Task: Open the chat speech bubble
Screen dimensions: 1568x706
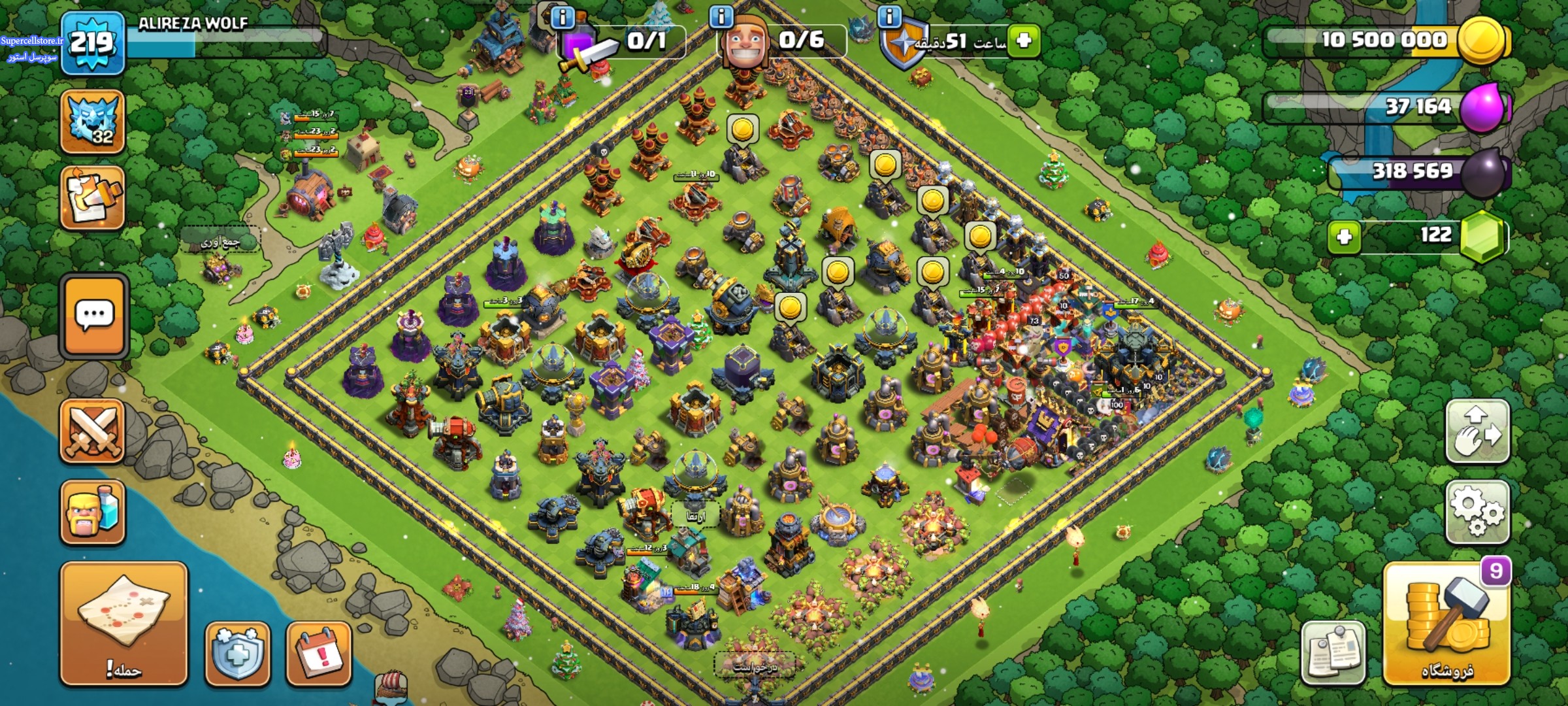Action: click(94, 316)
